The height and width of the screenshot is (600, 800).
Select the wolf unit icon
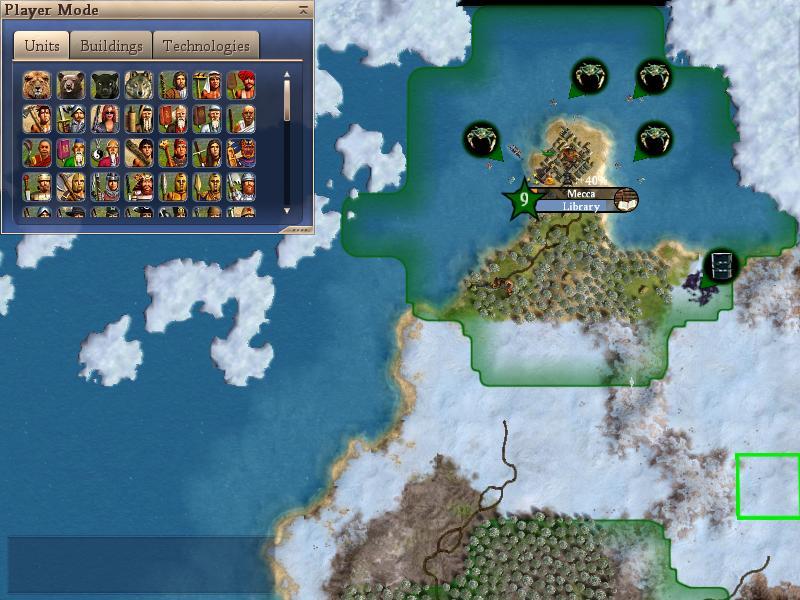pos(139,85)
